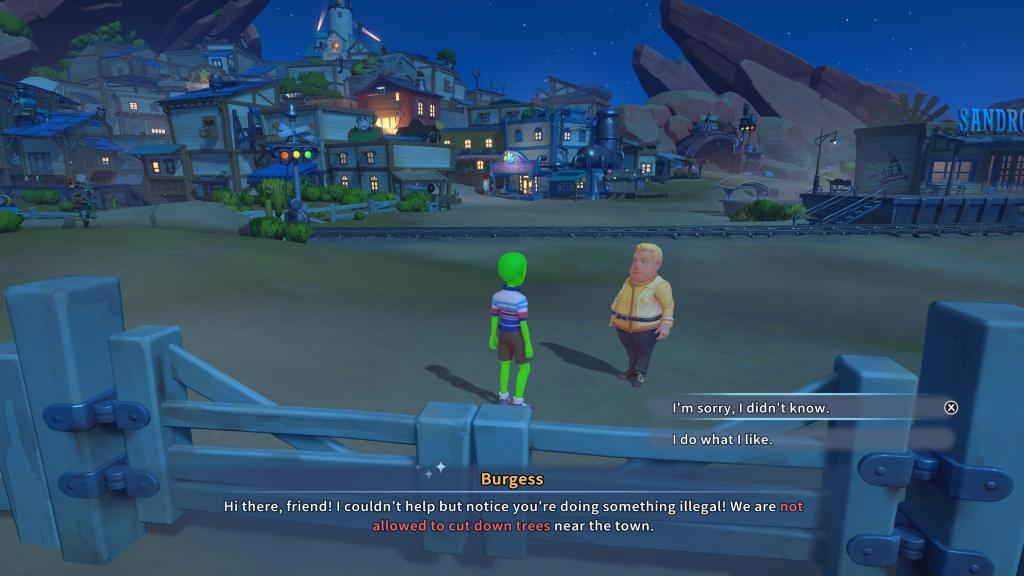Select the "I do what I like." response
The height and width of the screenshot is (576, 1024).
point(722,439)
